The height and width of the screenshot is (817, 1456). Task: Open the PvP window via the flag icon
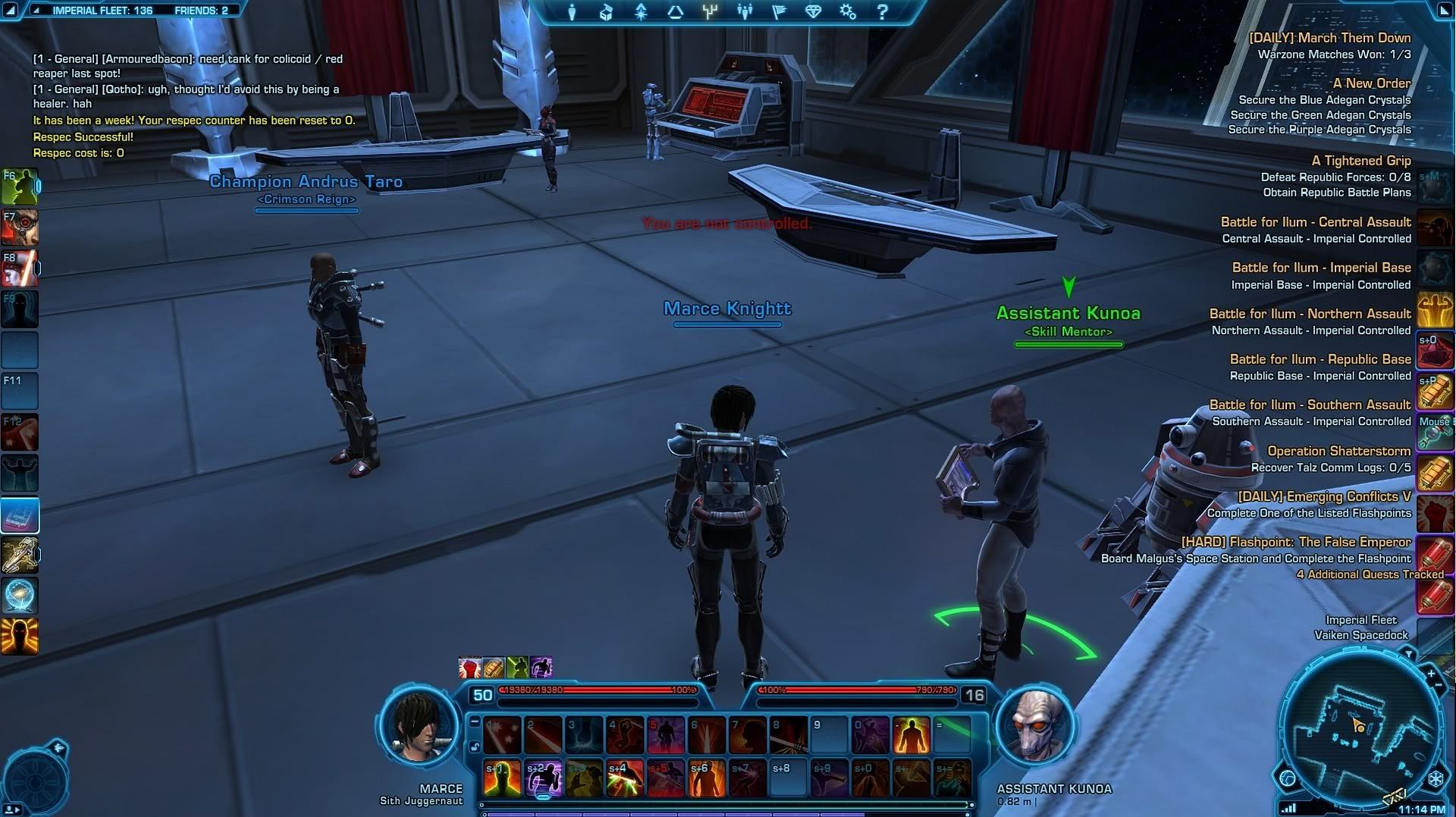(778, 12)
